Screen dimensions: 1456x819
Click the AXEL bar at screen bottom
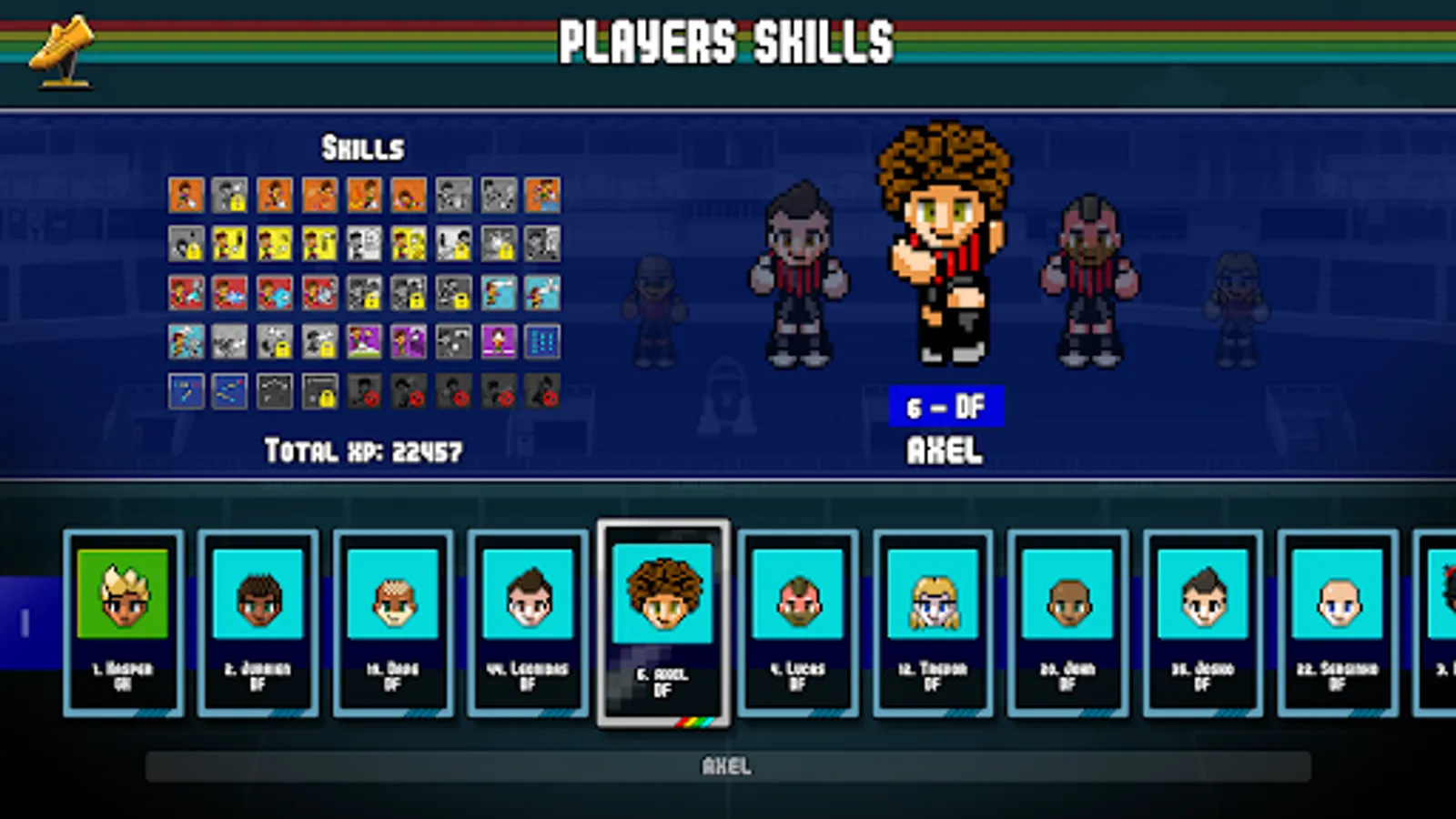728,765
